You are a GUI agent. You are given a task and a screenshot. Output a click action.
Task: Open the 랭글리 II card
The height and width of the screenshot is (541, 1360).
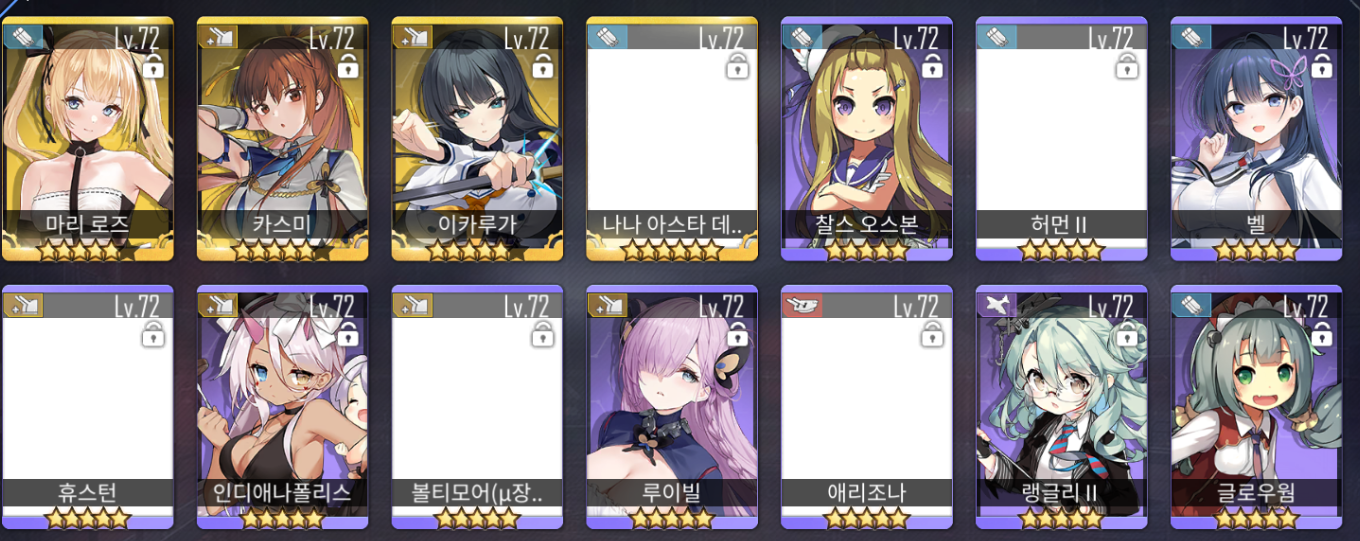pyautogui.click(x=1061, y=407)
